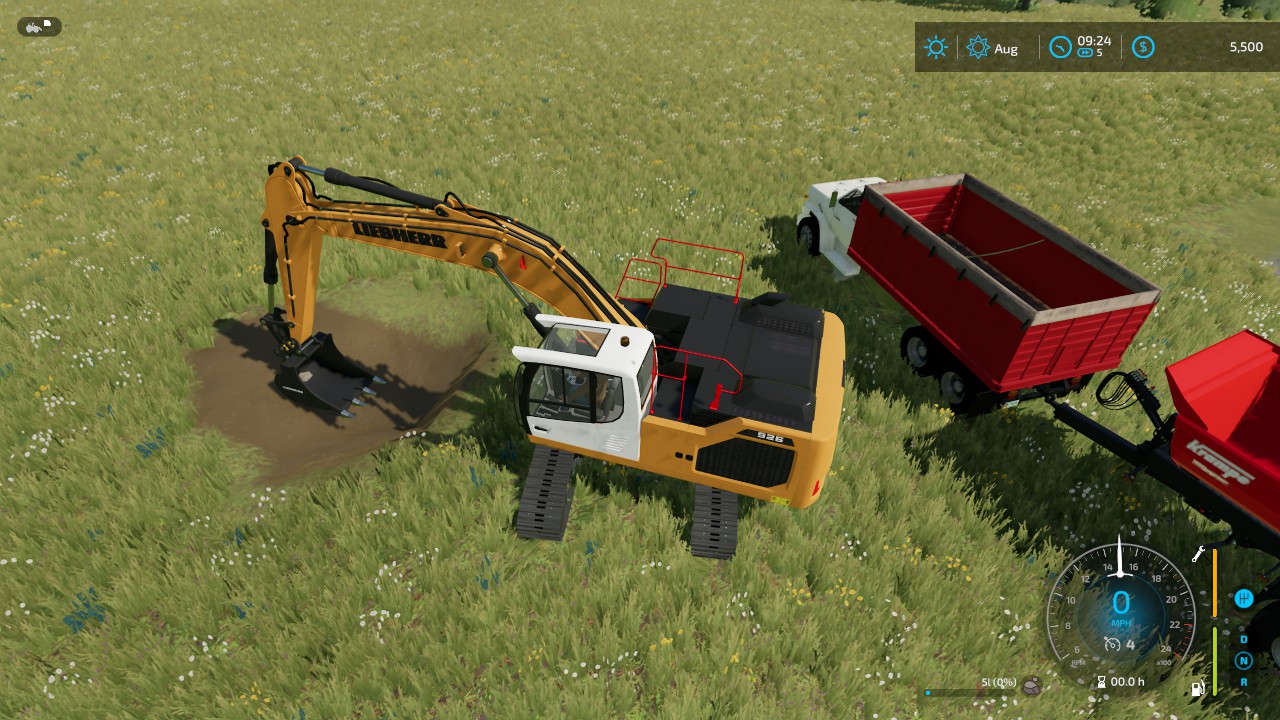This screenshot has width=1280, height=720.
Task: Click the blue clock icon in the HUD
Action: (x=1060, y=46)
